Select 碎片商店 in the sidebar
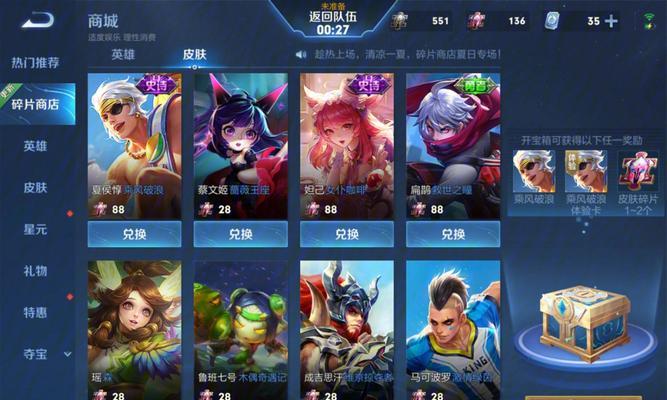The image size is (667, 400). click(x=40, y=104)
